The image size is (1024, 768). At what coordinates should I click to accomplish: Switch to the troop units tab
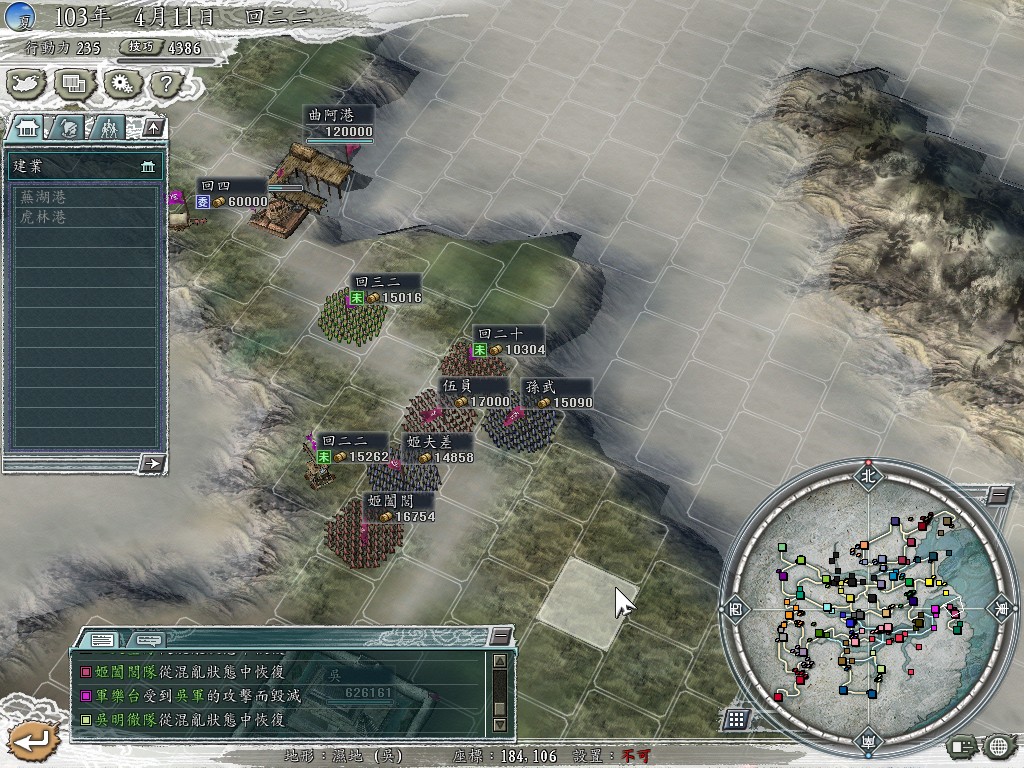pyautogui.click(x=107, y=127)
